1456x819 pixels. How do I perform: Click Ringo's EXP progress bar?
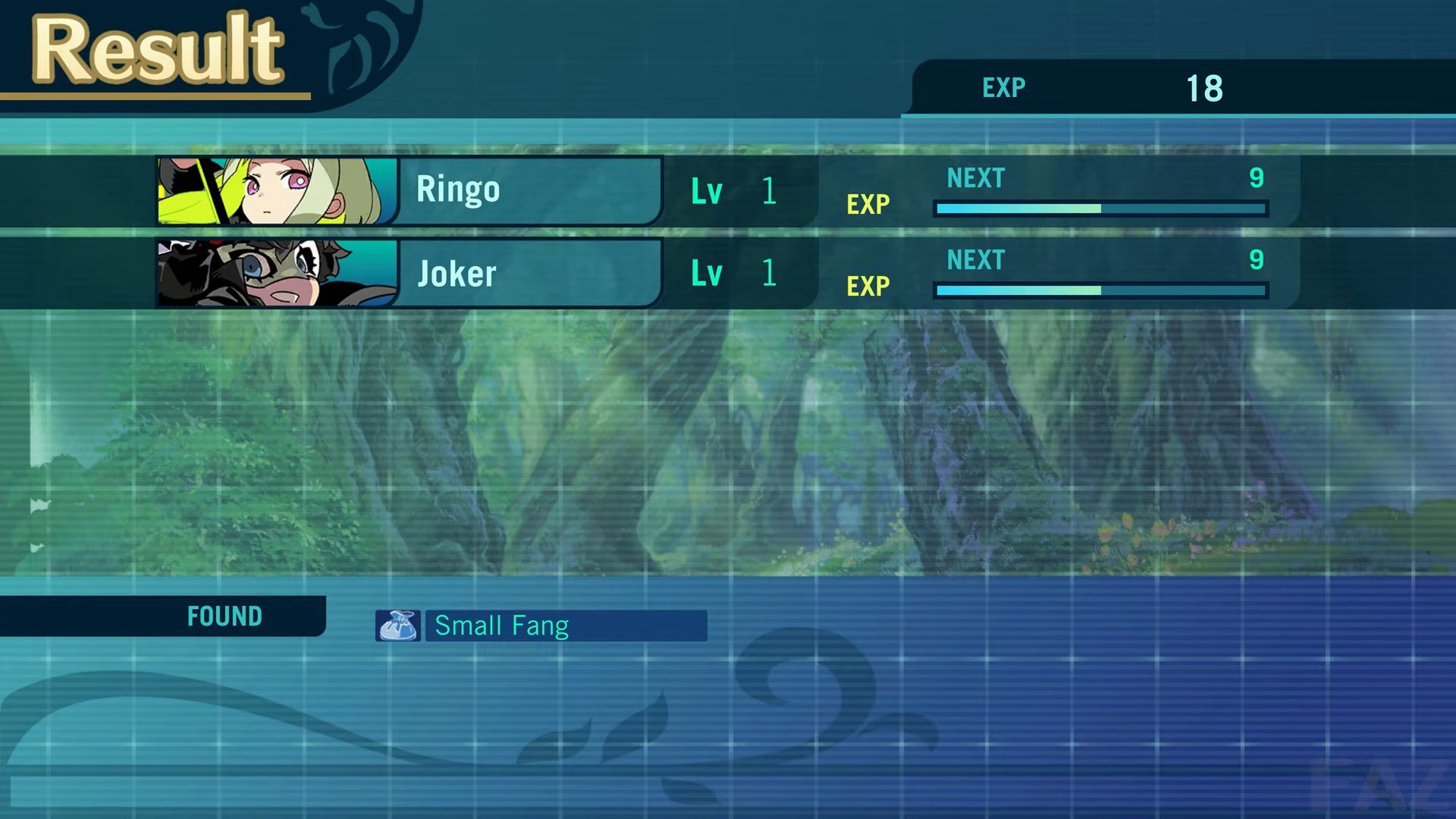point(1101,206)
